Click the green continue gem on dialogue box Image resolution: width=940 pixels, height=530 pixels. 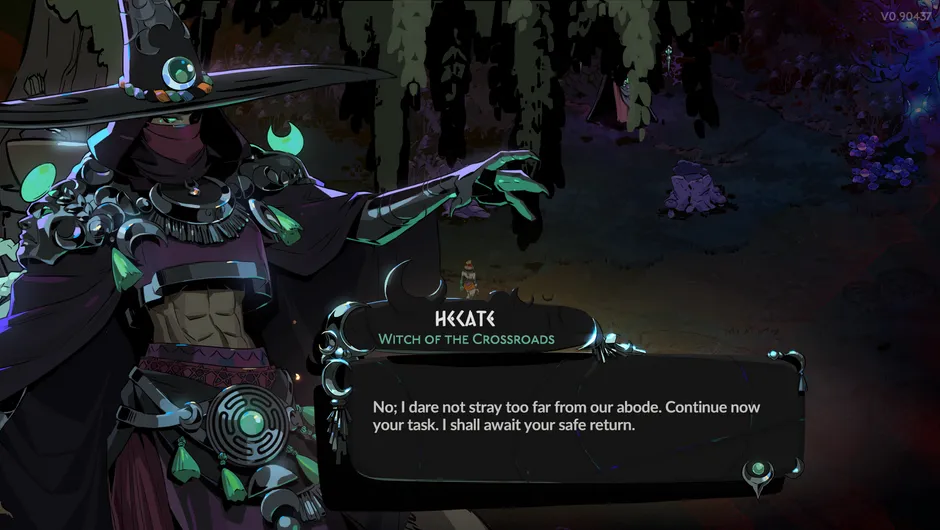pyautogui.click(x=758, y=470)
